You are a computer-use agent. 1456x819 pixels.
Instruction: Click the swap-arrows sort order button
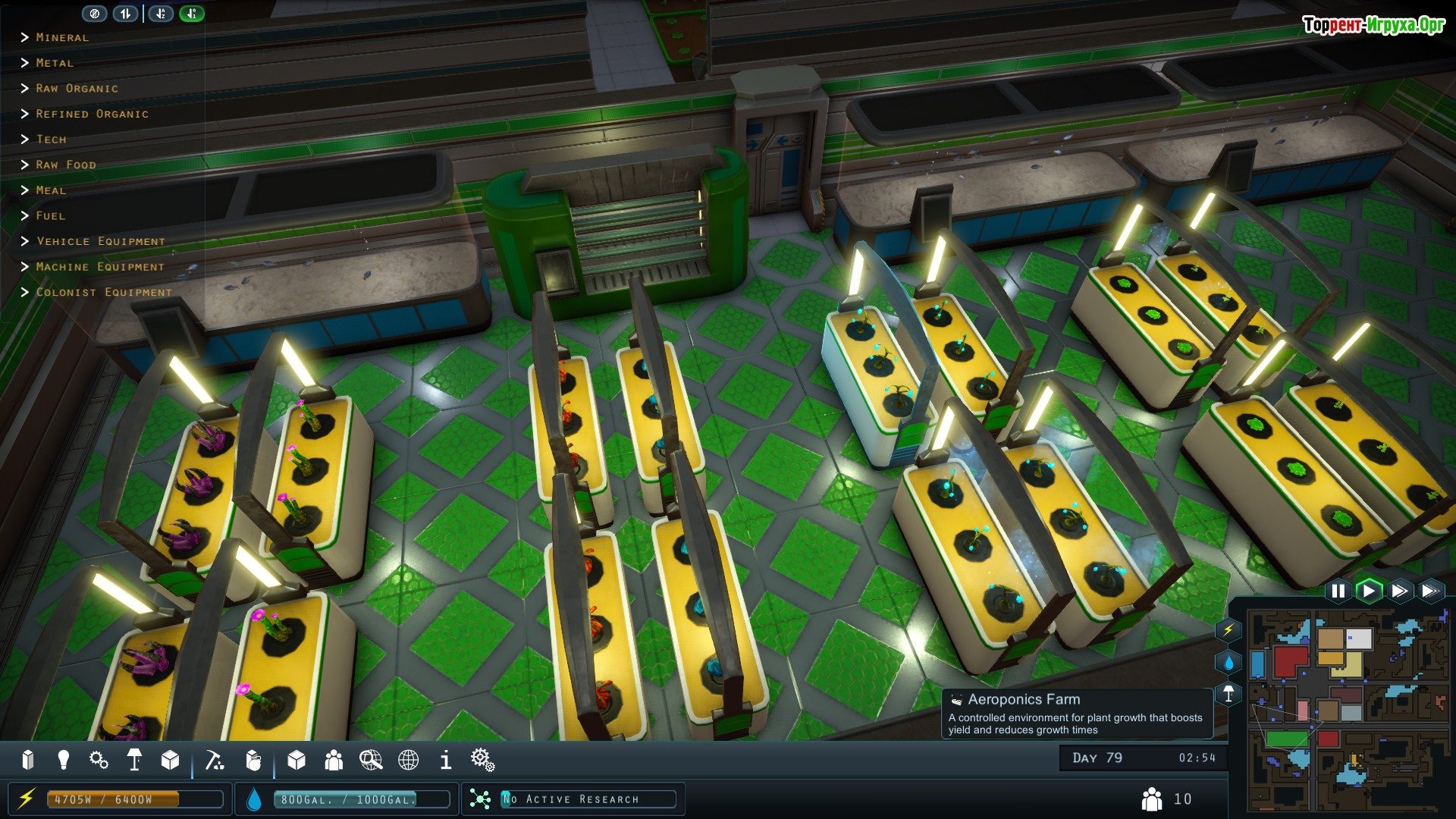tap(125, 14)
